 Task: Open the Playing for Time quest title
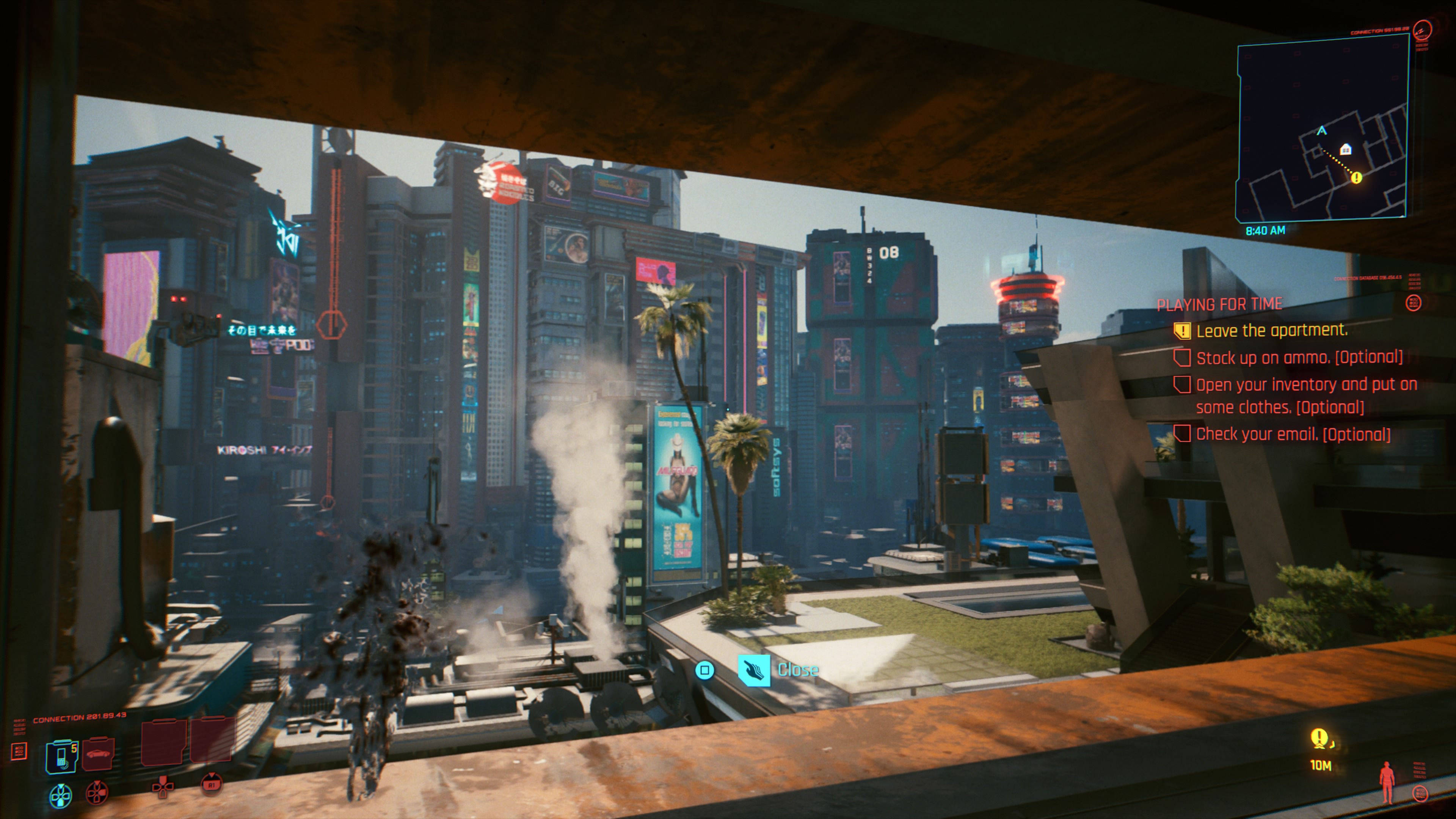pos(1219,304)
